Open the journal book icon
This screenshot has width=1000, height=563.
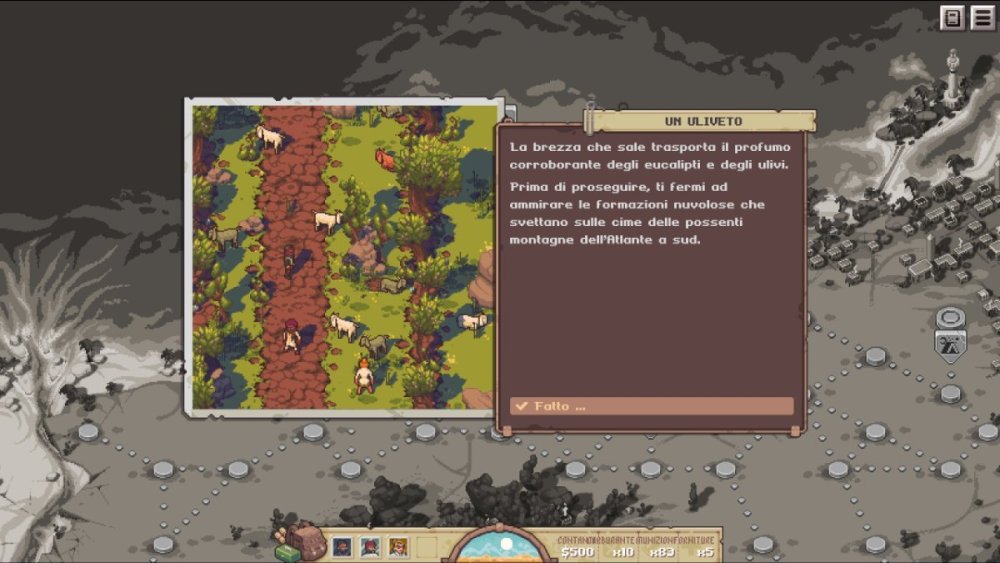(x=952, y=18)
